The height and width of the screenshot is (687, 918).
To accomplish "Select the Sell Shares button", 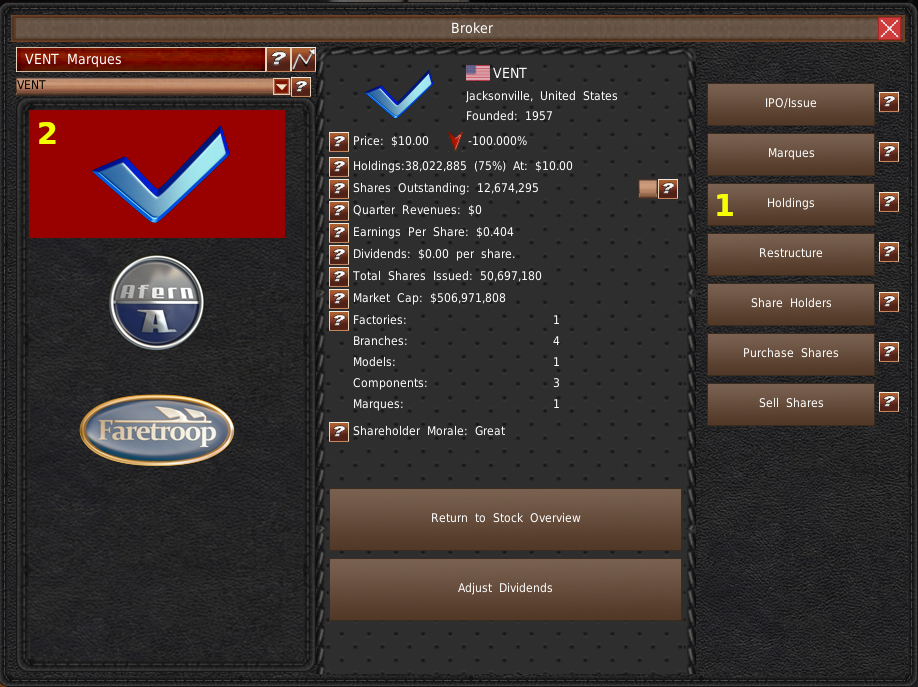I will click(790, 403).
